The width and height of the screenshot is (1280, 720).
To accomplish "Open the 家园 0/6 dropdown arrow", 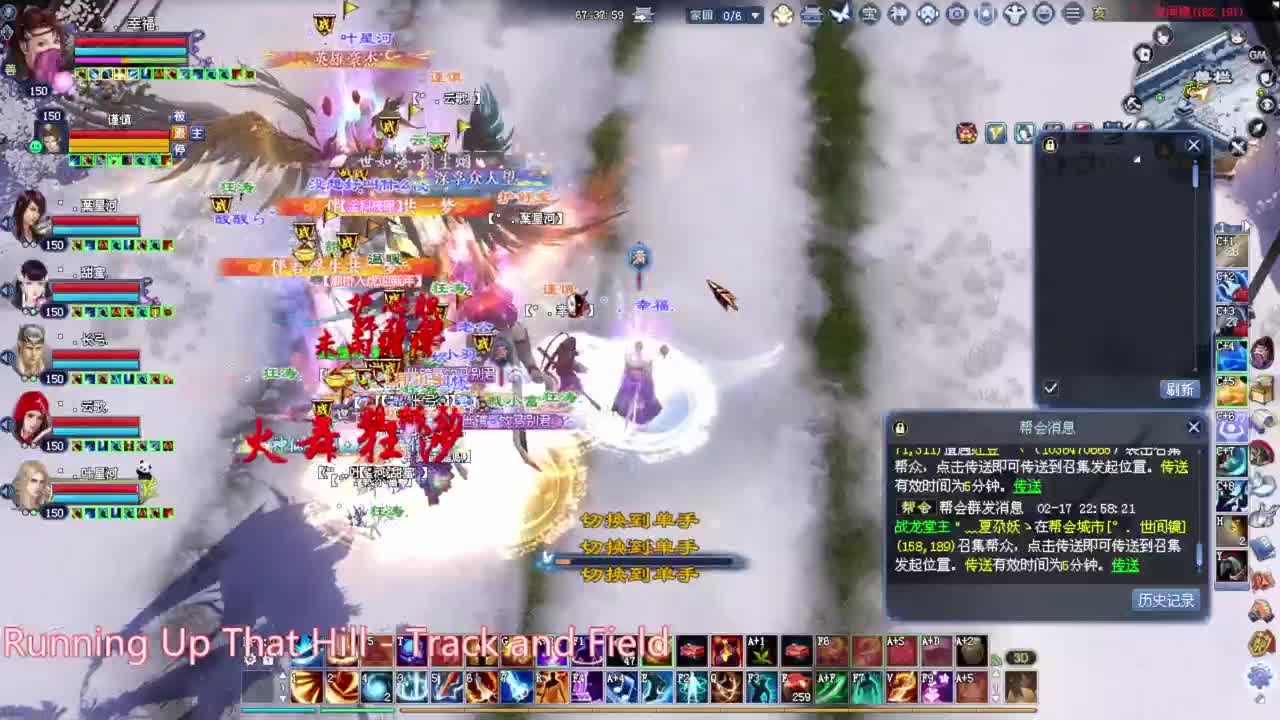I will [x=755, y=16].
